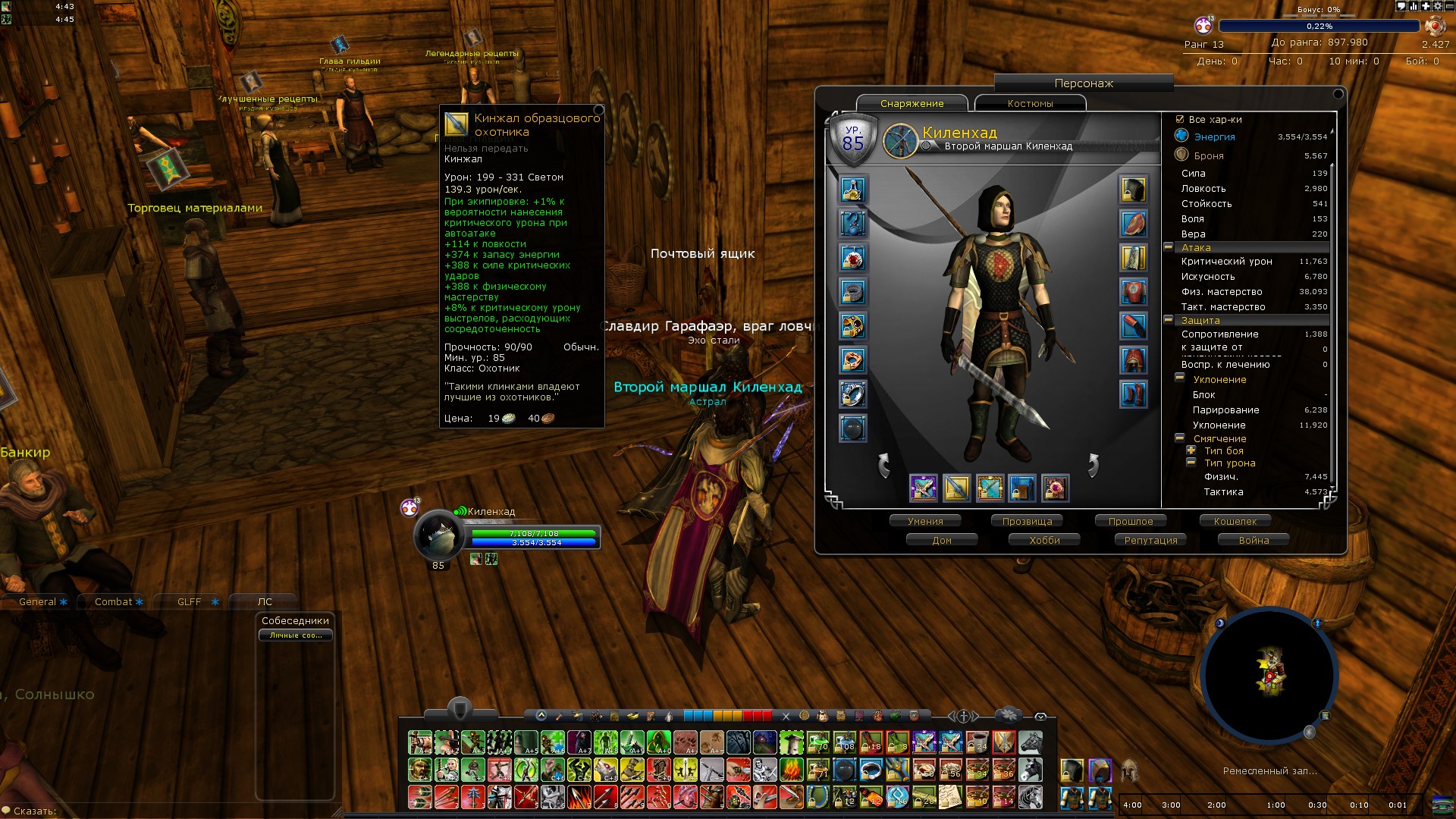View the Репутация panel
This screenshot has width=1456, height=819.
[x=1150, y=540]
